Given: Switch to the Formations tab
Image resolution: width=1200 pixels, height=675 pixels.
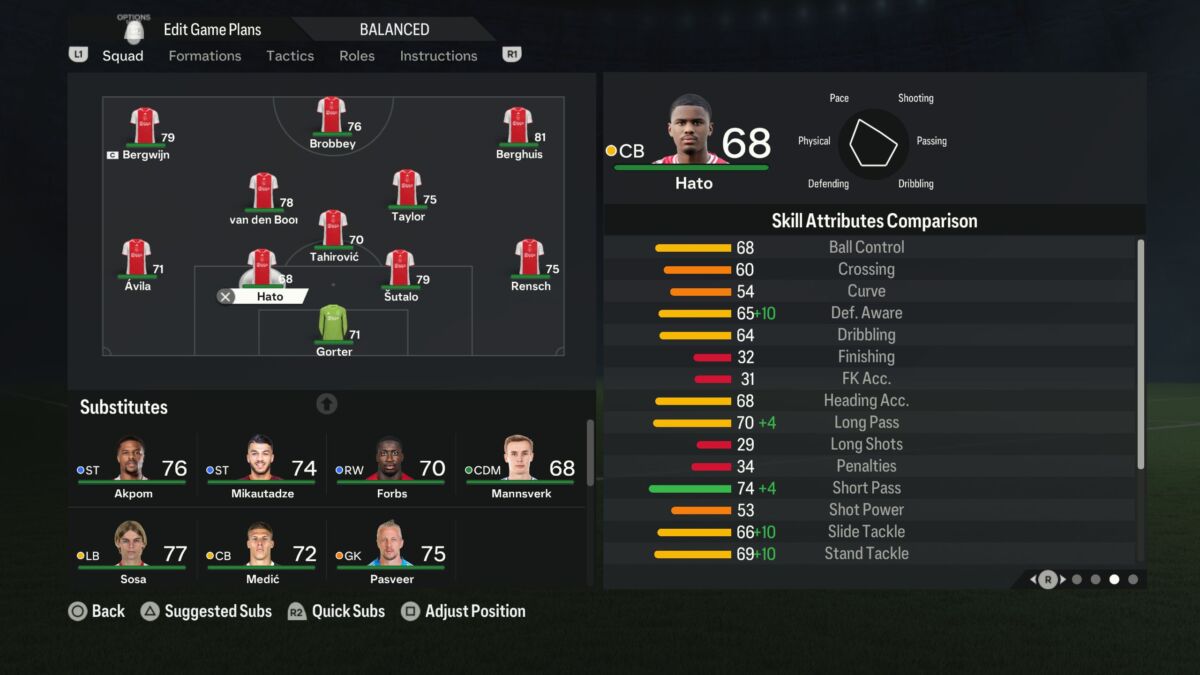Looking at the screenshot, I should click(204, 56).
